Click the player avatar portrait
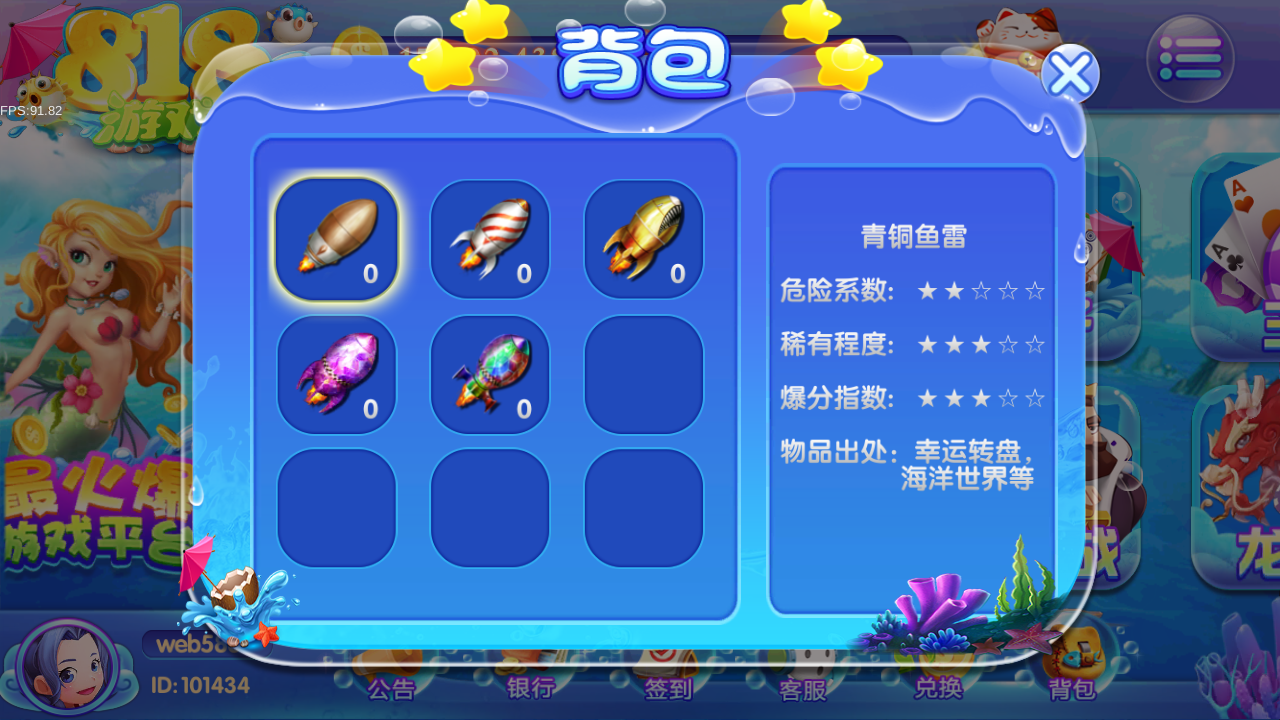This screenshot has width=1280, height=720. click(x=66, y=665)
